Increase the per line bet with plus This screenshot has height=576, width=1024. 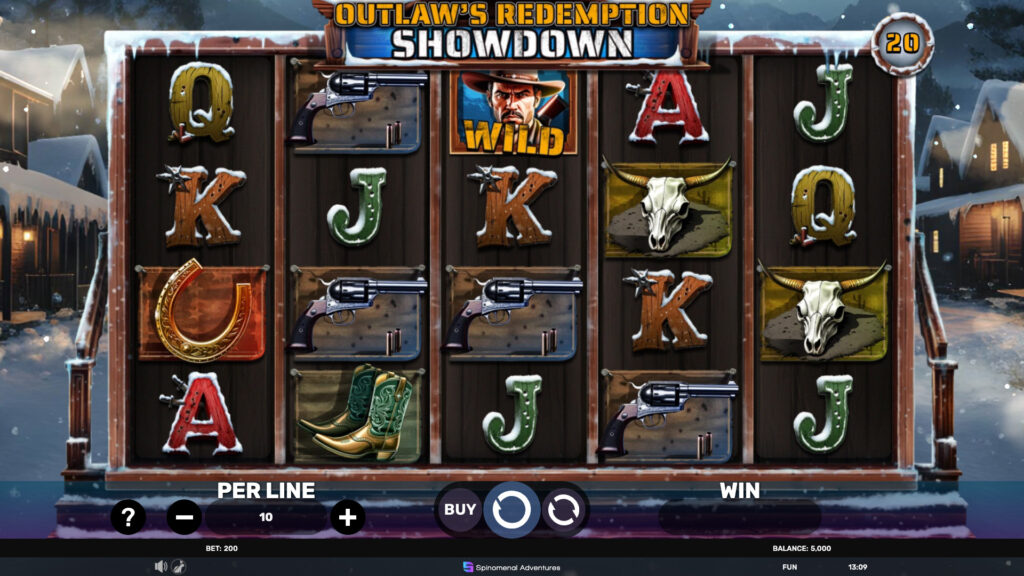coord(347,517)
